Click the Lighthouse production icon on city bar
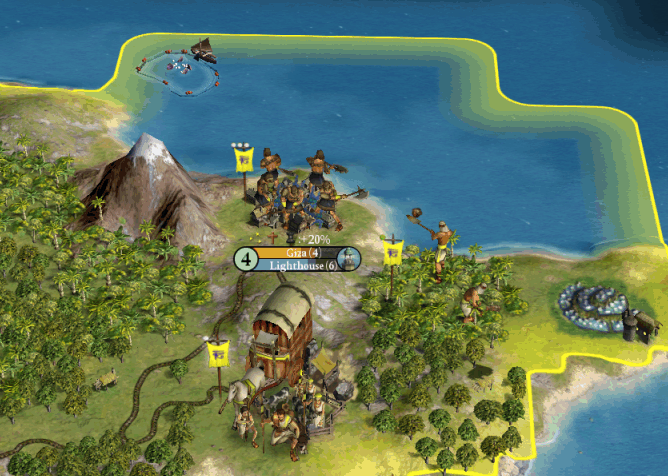The width and height of the screenshot is (668, 476). 348,259
